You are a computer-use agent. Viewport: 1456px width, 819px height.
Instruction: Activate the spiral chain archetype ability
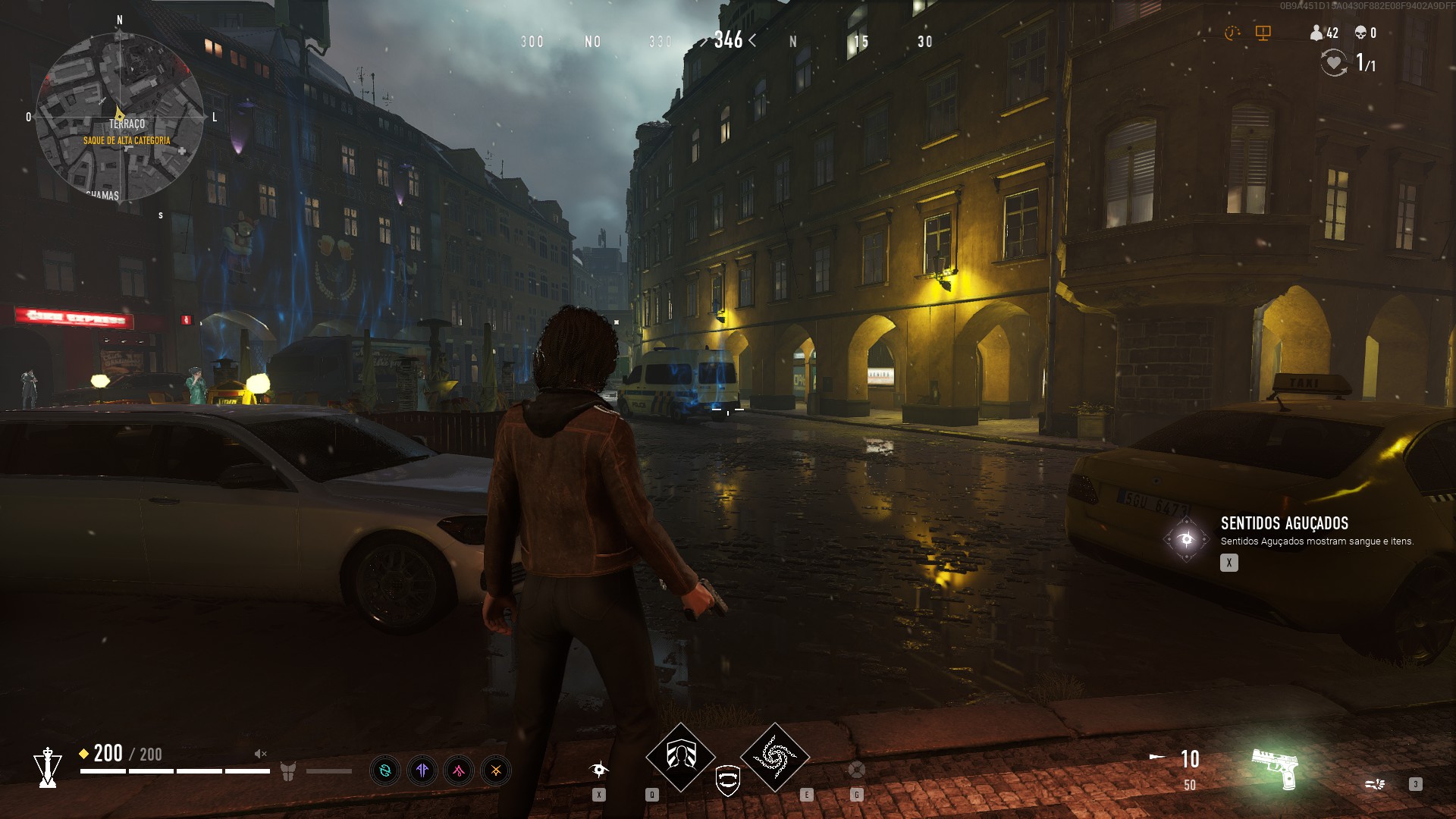tap(775, 756)
